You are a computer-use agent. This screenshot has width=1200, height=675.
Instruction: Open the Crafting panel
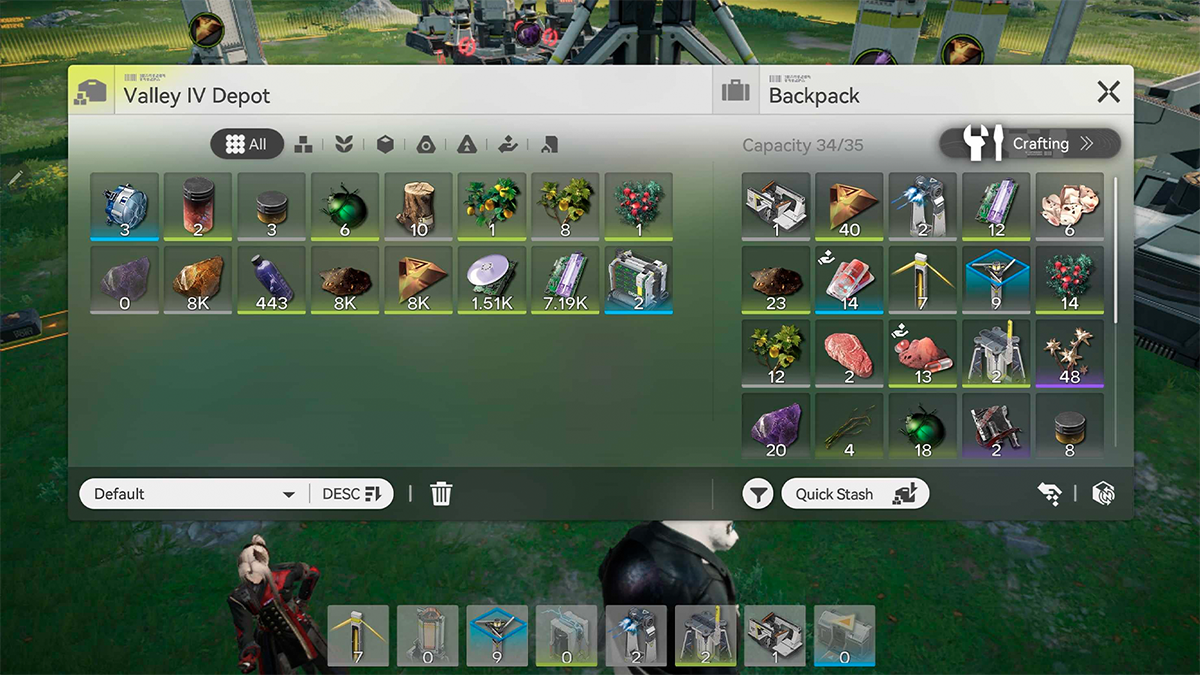(x=1030, y=144)
